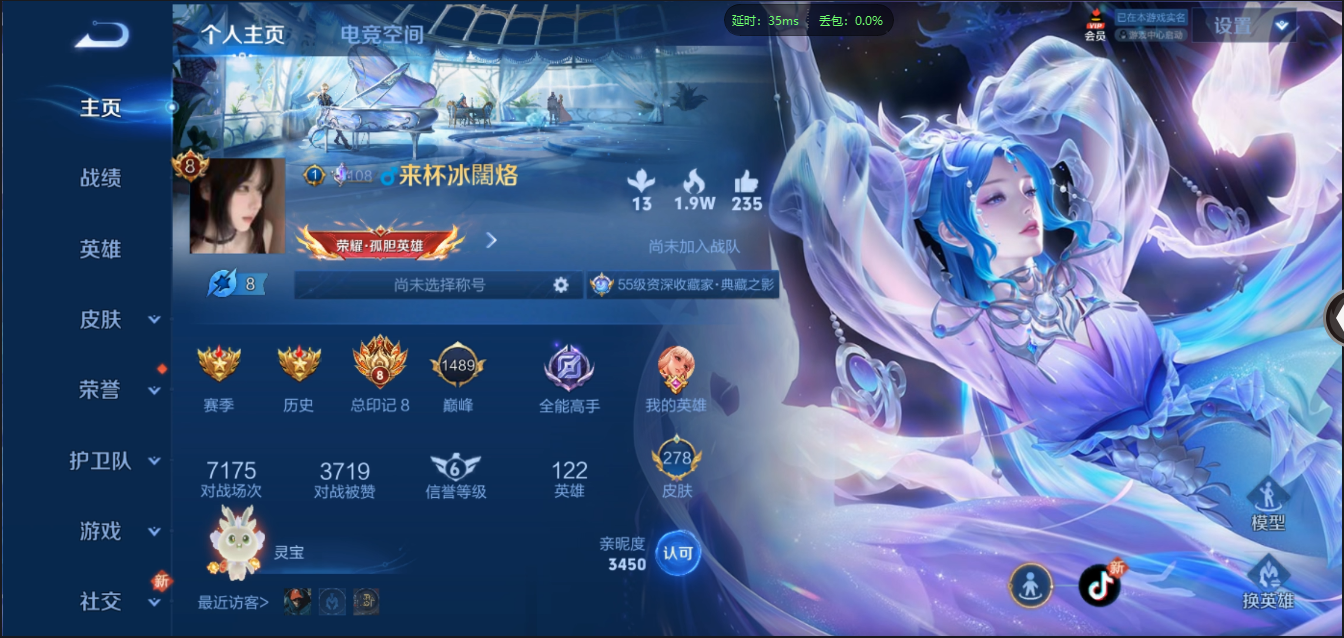
Task: Open 我的英雄 hero icon
Action: coord(676,368)
